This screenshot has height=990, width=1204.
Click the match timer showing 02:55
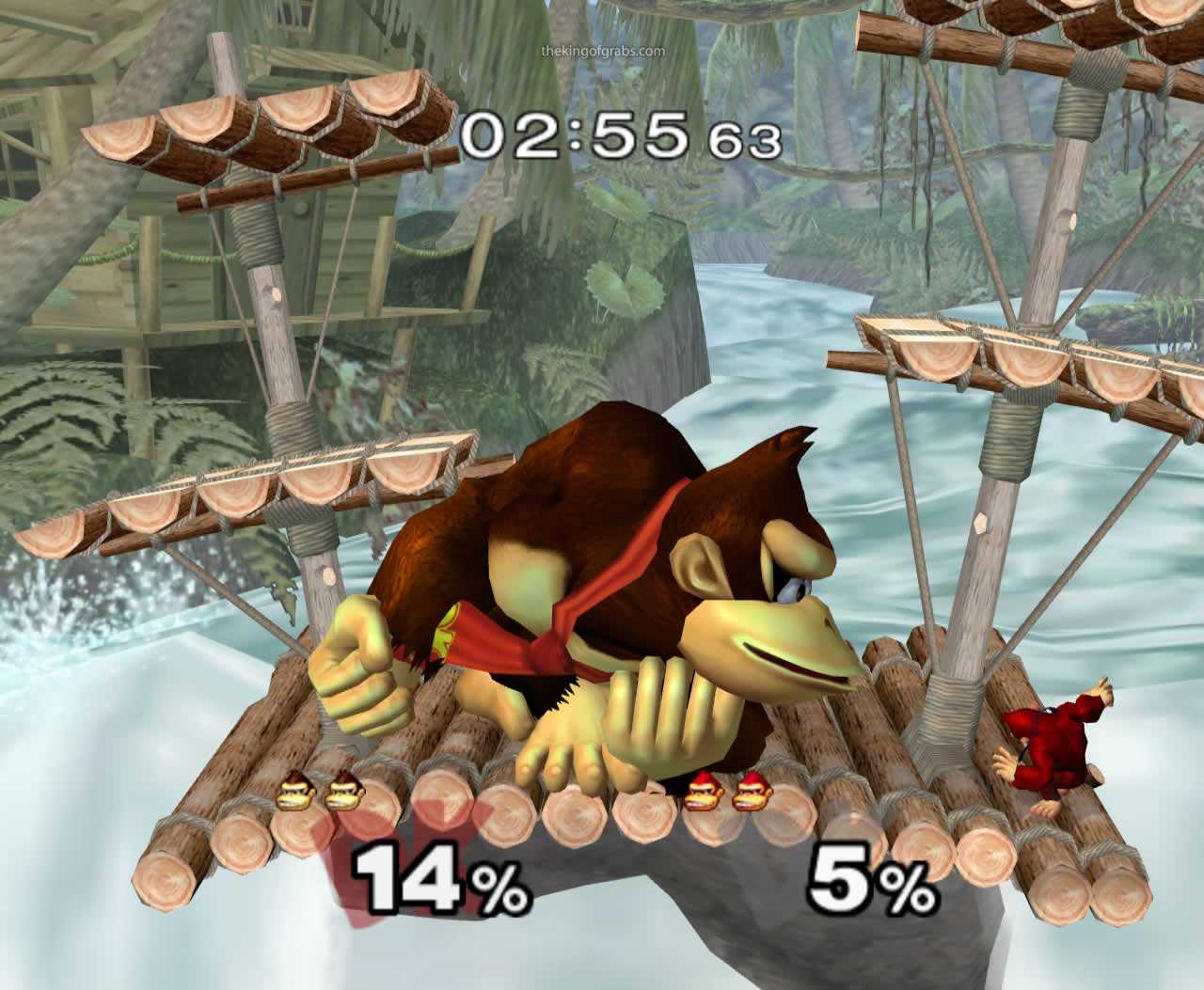pyautogui.click(x=574, y=136)
